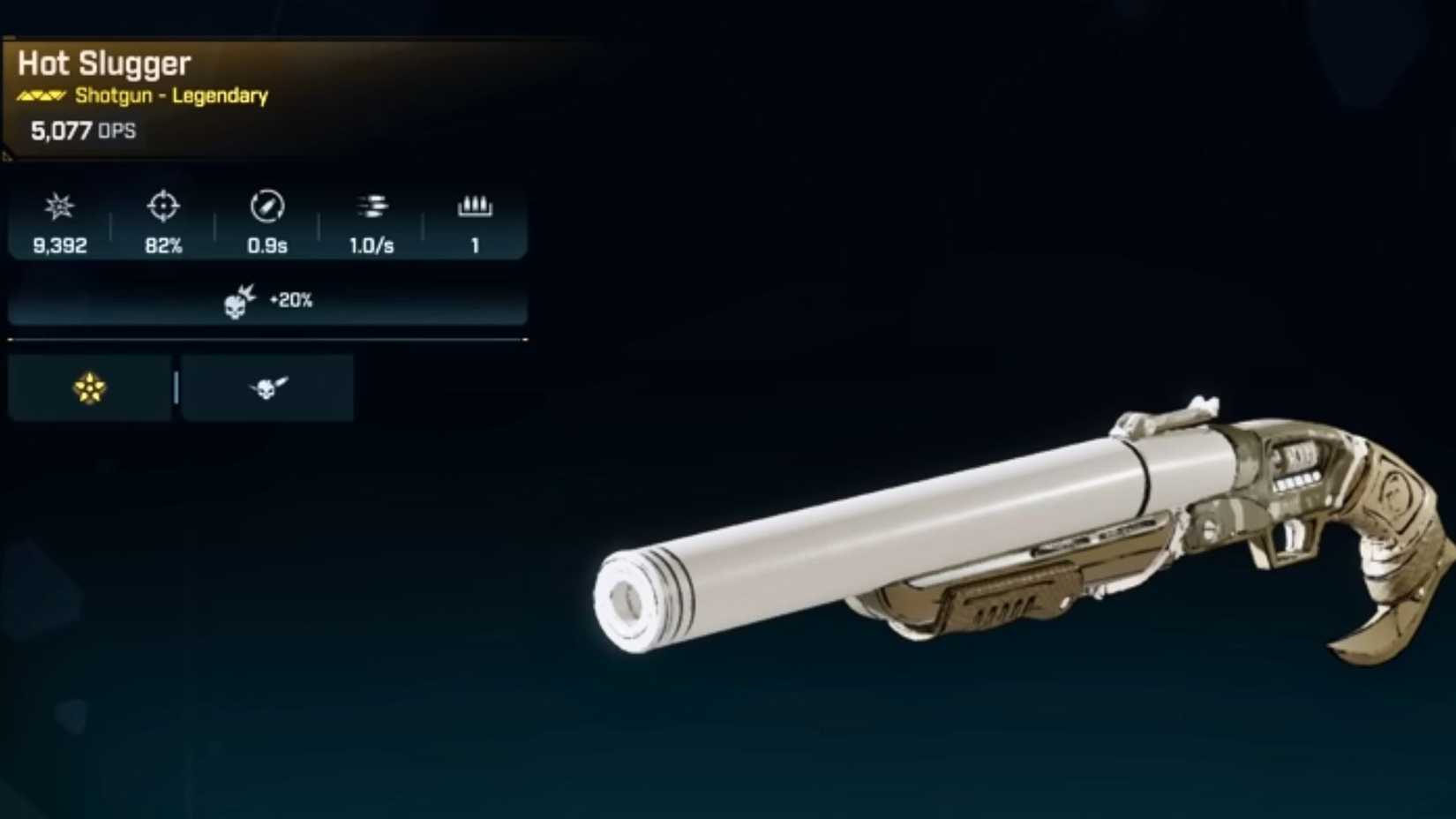Select the fire rate icon above 1.0/s

(x=372, y=207)
